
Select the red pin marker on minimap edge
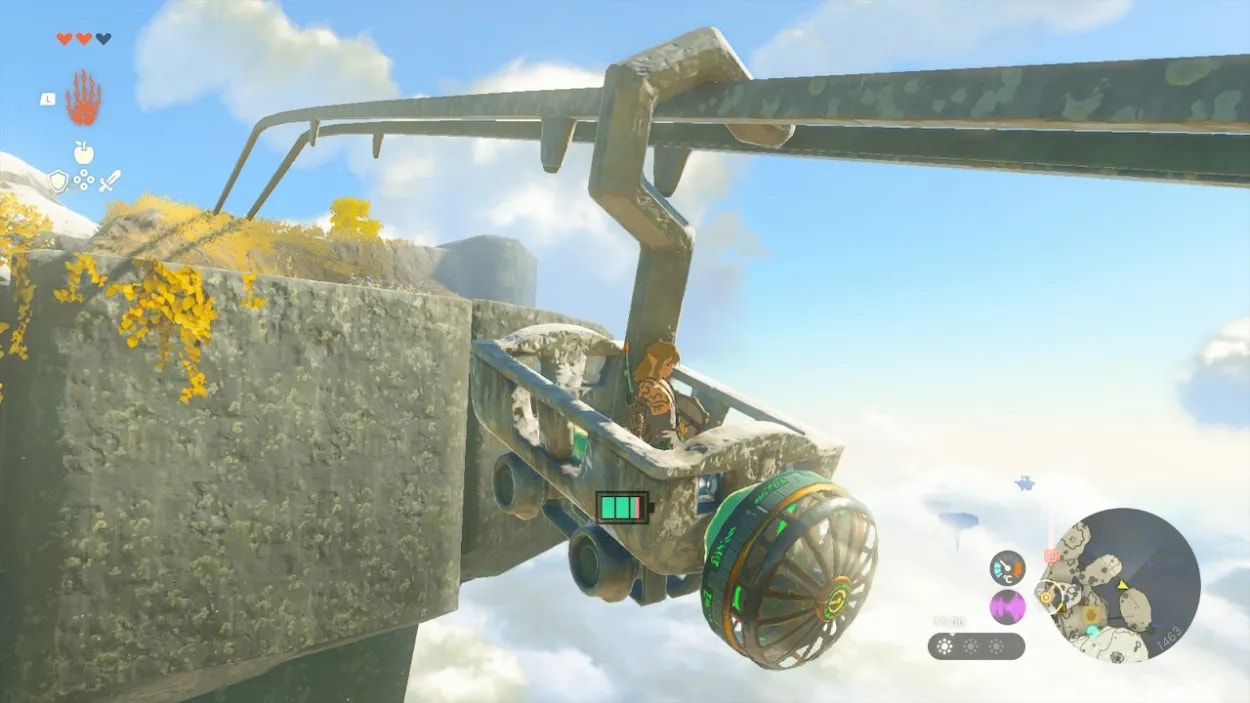tap(1051, 555)
